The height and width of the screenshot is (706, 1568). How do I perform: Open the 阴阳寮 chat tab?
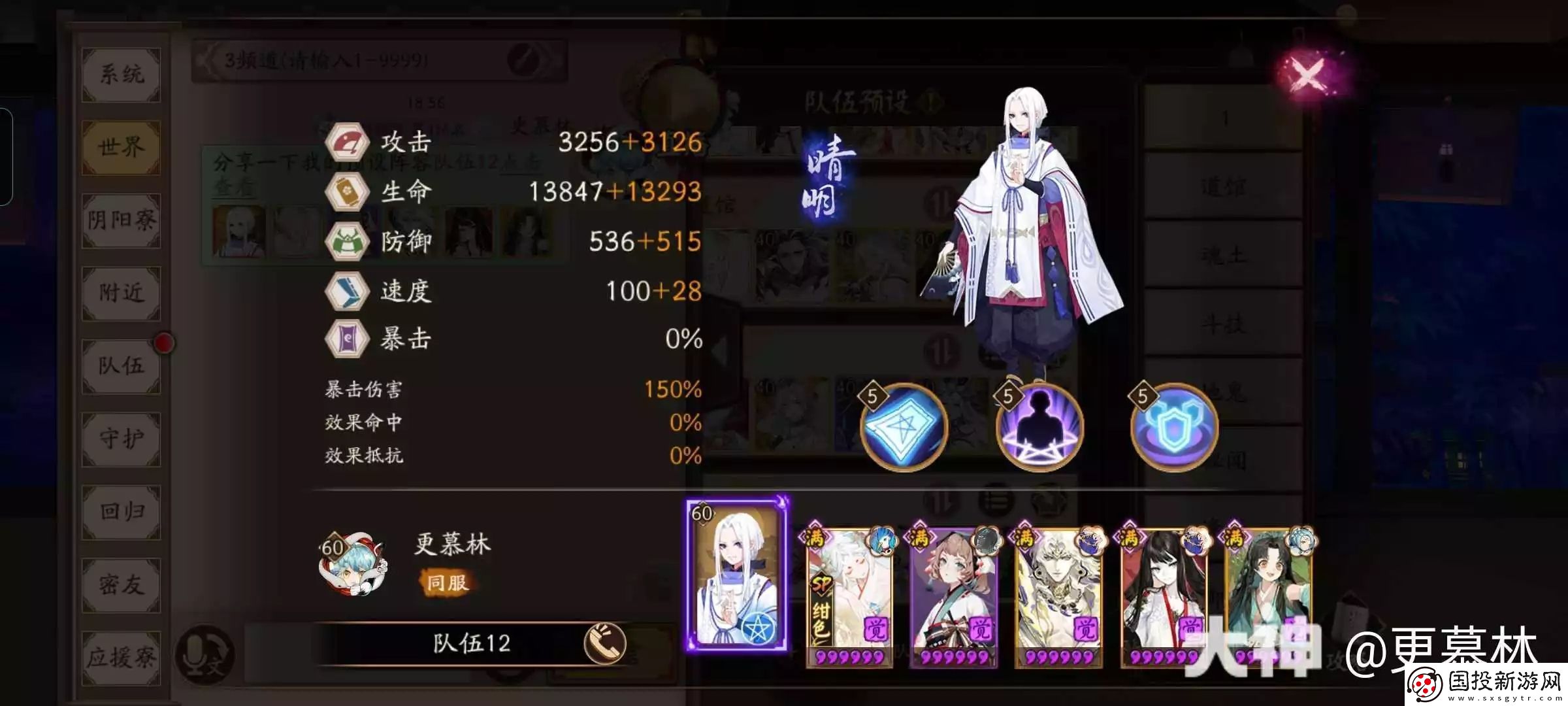pyautogui.click(x=121, y=221)
